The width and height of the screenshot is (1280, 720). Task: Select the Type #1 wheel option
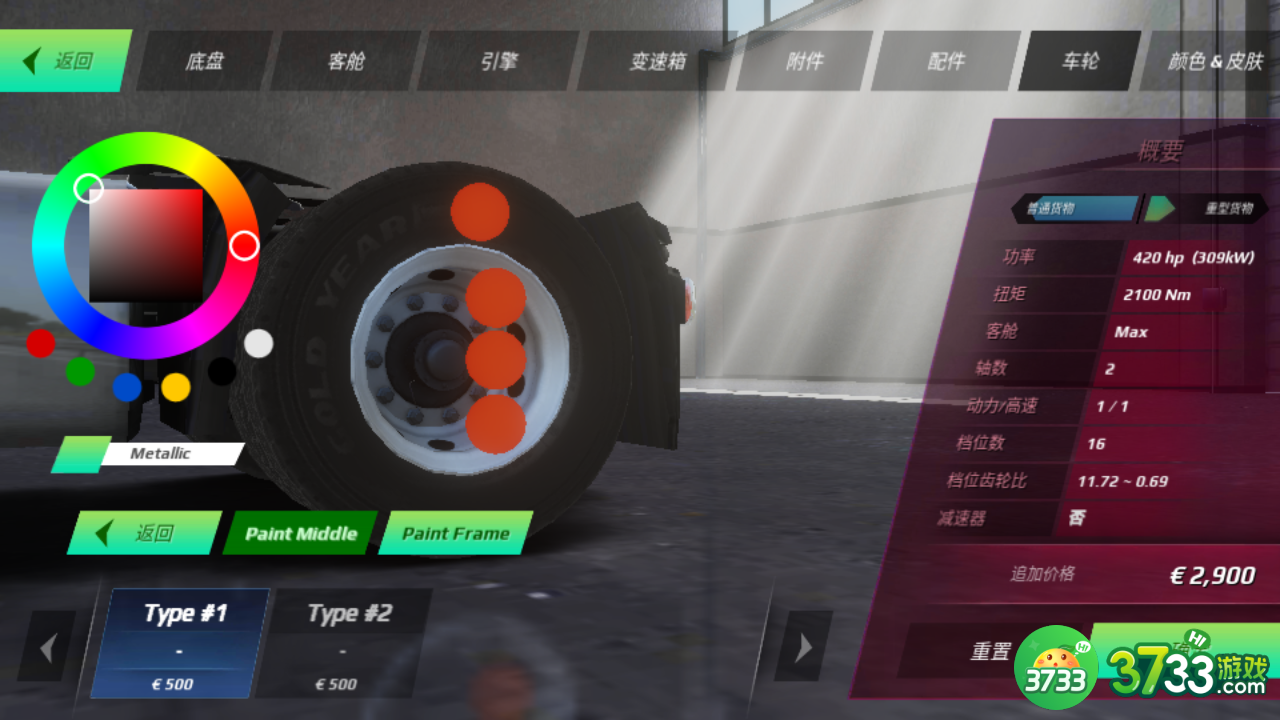click(x=180, y=642)
